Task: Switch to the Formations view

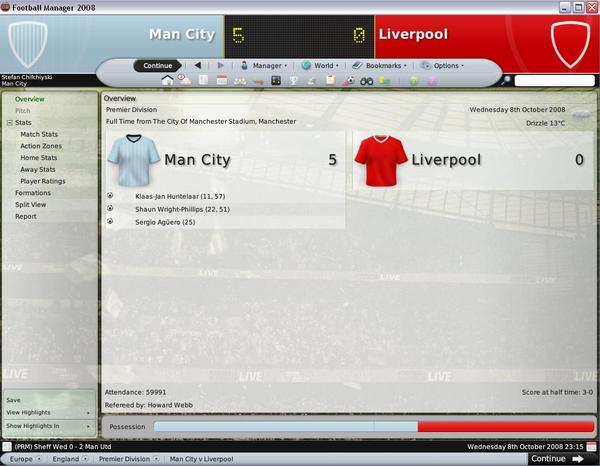Action: tap(33, 193)
